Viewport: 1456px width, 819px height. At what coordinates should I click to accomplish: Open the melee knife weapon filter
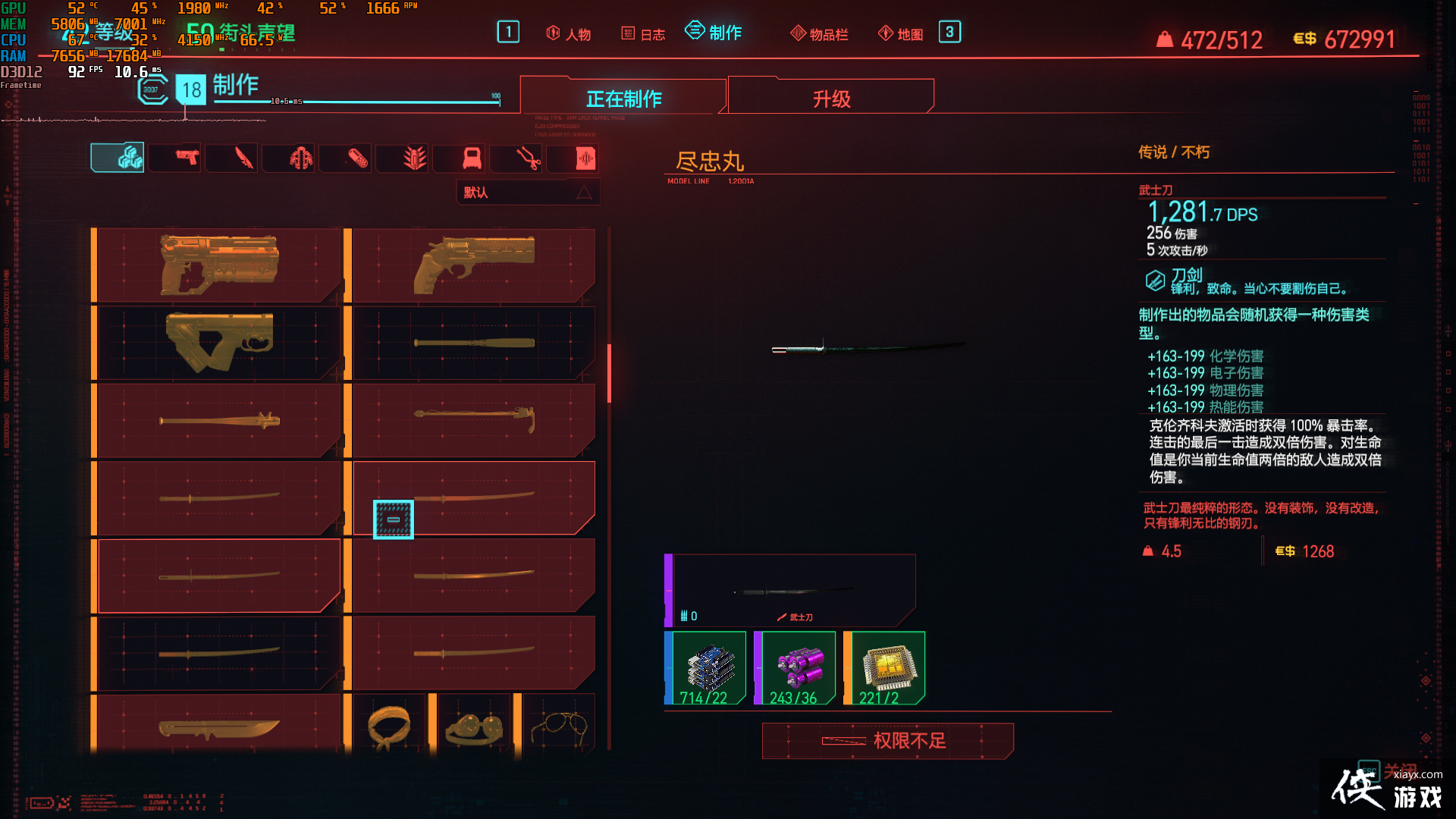[231, 158]
